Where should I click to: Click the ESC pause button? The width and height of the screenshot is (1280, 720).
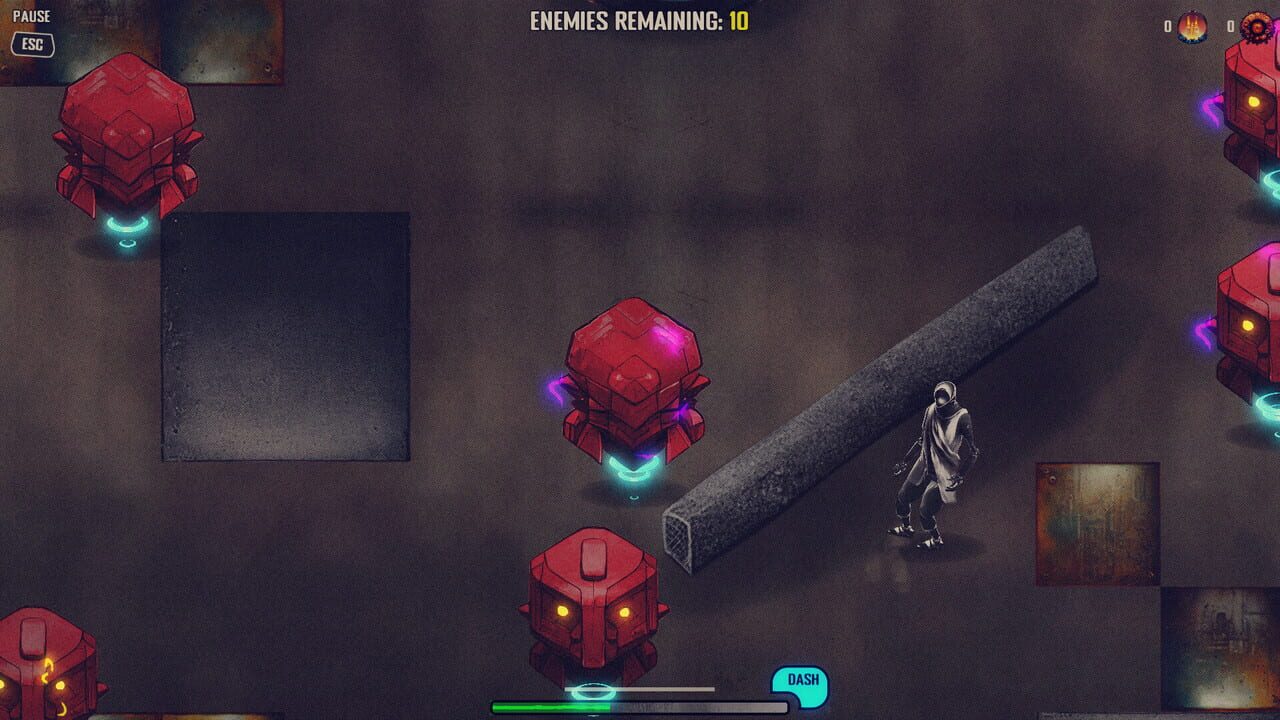(32, 44)
